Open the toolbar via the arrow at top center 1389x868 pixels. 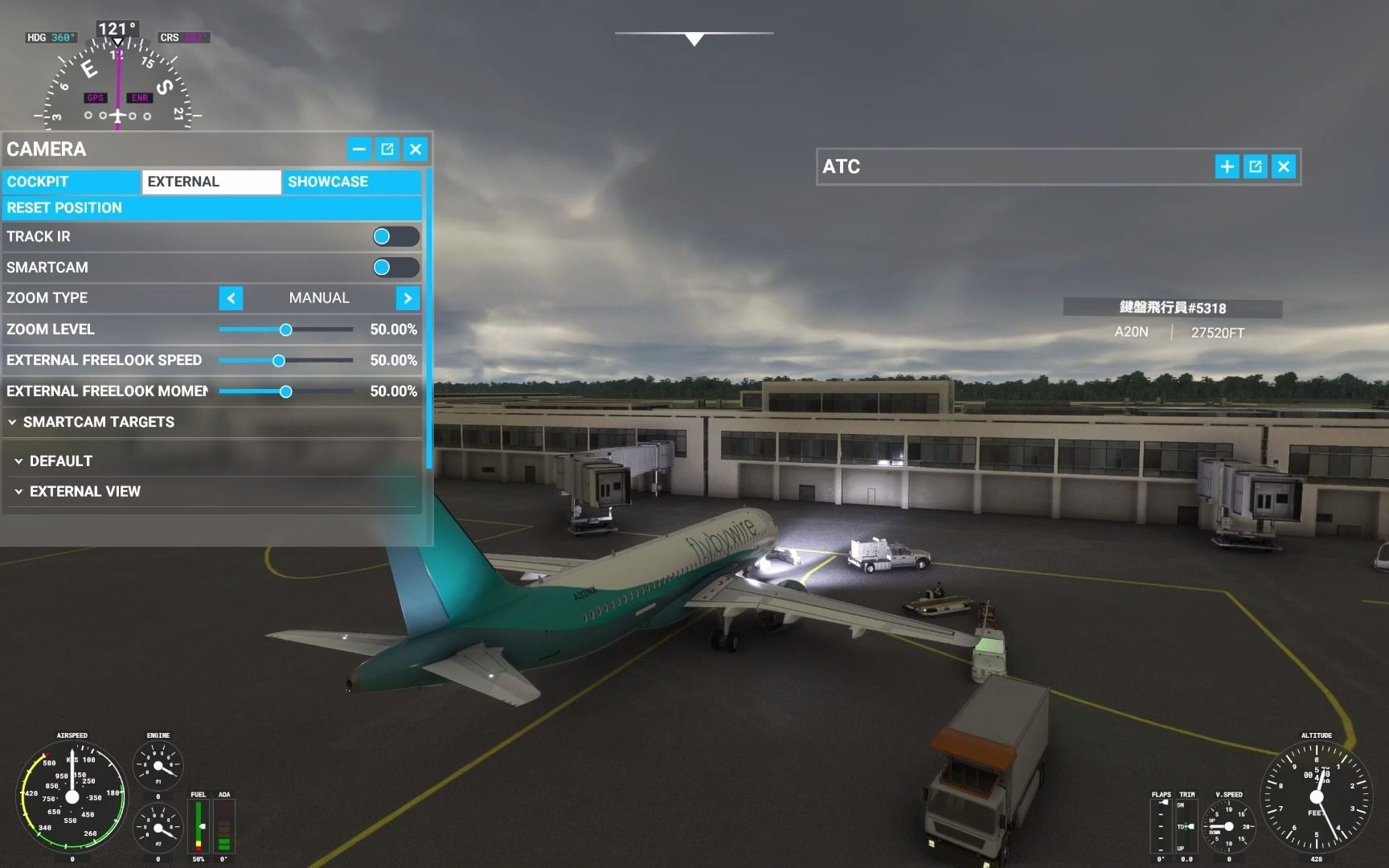pyautogui.click(x=694, y=36)
